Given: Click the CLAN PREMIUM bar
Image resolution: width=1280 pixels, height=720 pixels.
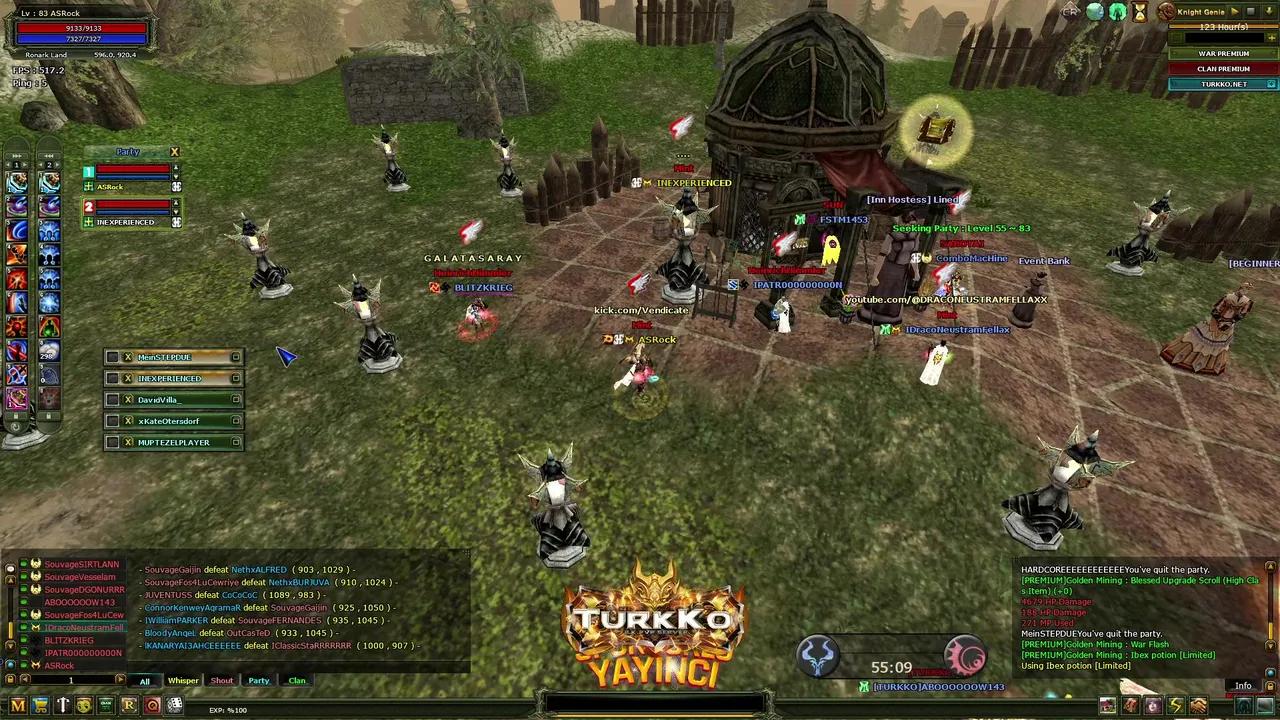Looking at the screenshot, I should [x=1223, y=69].
